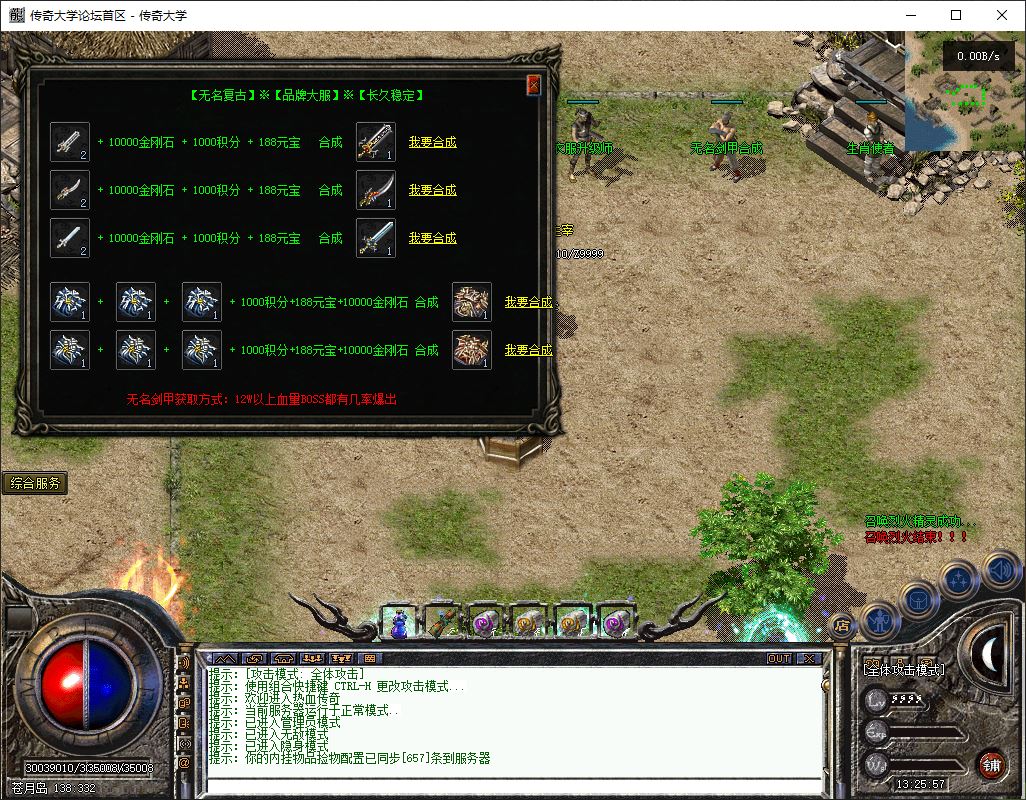Click 我要合成 beside the blue straight sword result
The image size is (1026, 800).
click(x=432, y=238)
